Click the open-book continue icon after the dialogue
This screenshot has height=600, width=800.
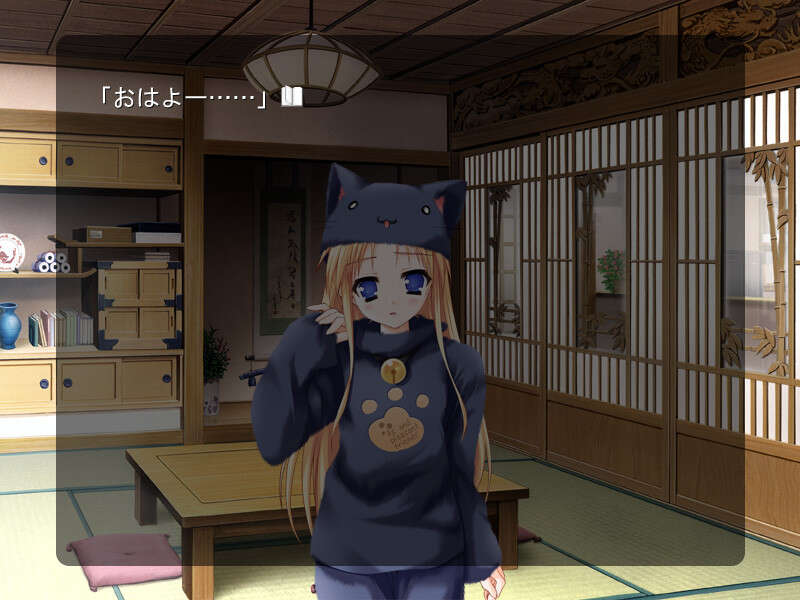click(291, 97)
